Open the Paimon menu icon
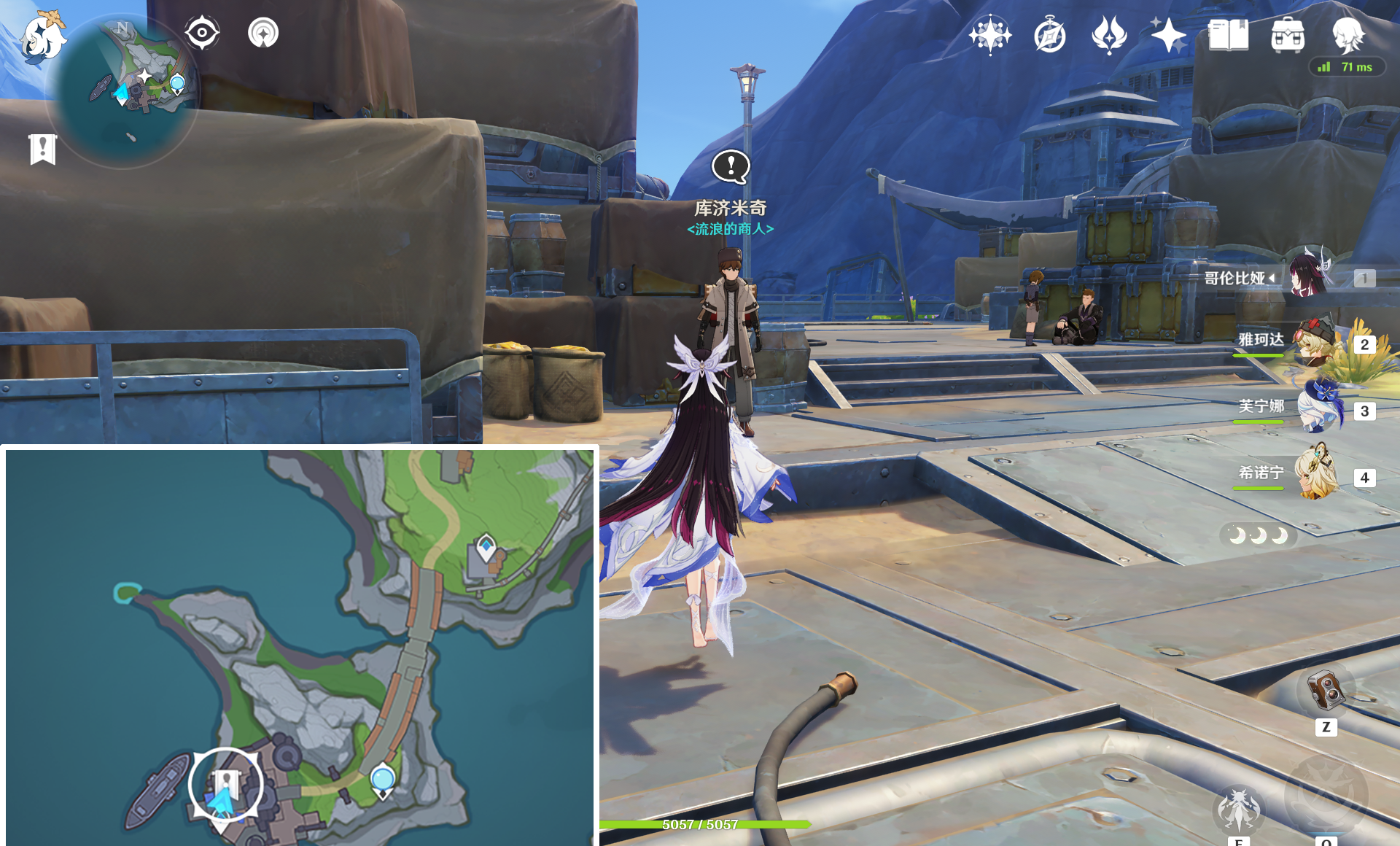1400x846 pixels. pos(42,36)
